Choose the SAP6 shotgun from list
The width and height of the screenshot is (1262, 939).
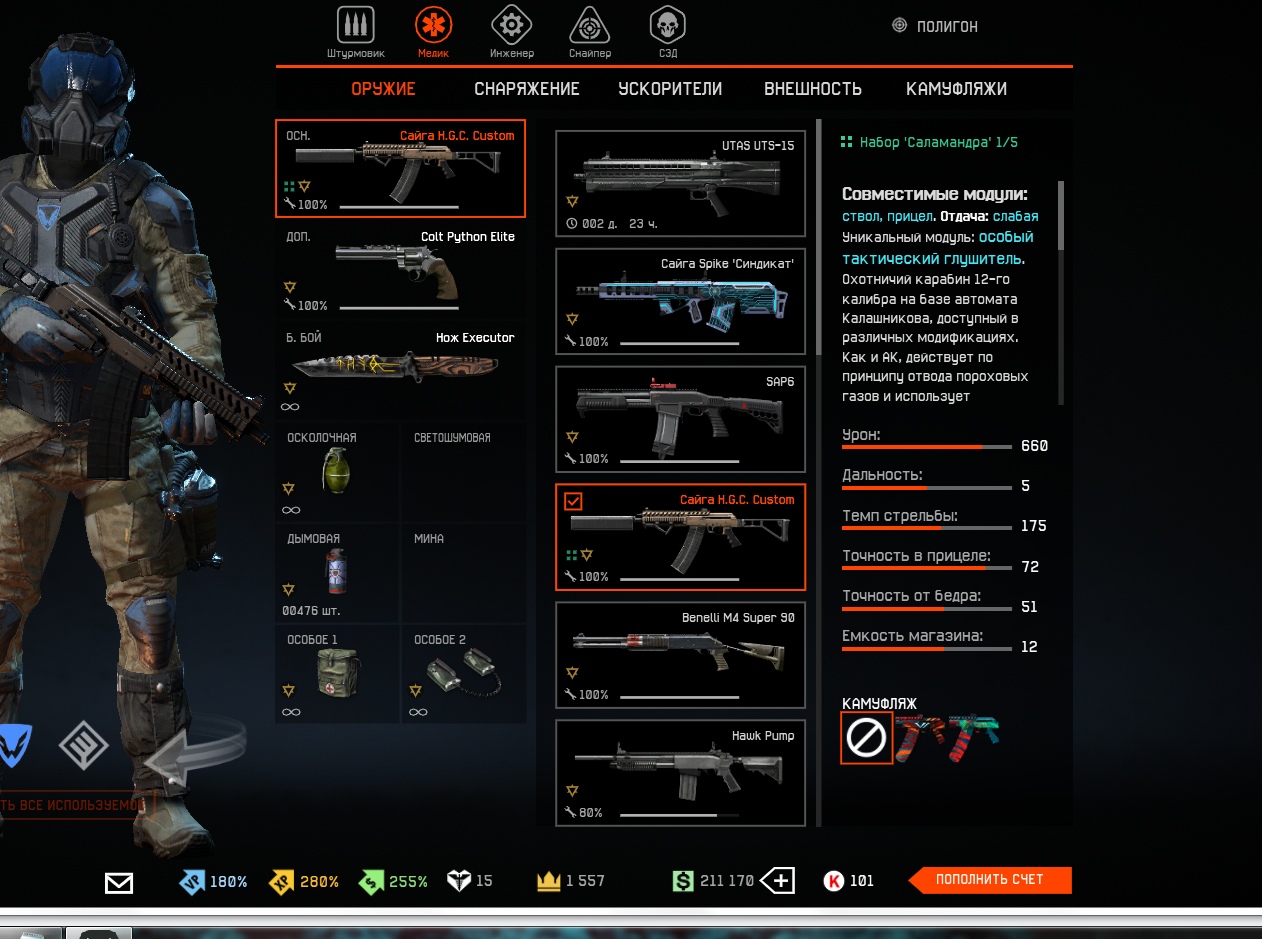(680, 419)
